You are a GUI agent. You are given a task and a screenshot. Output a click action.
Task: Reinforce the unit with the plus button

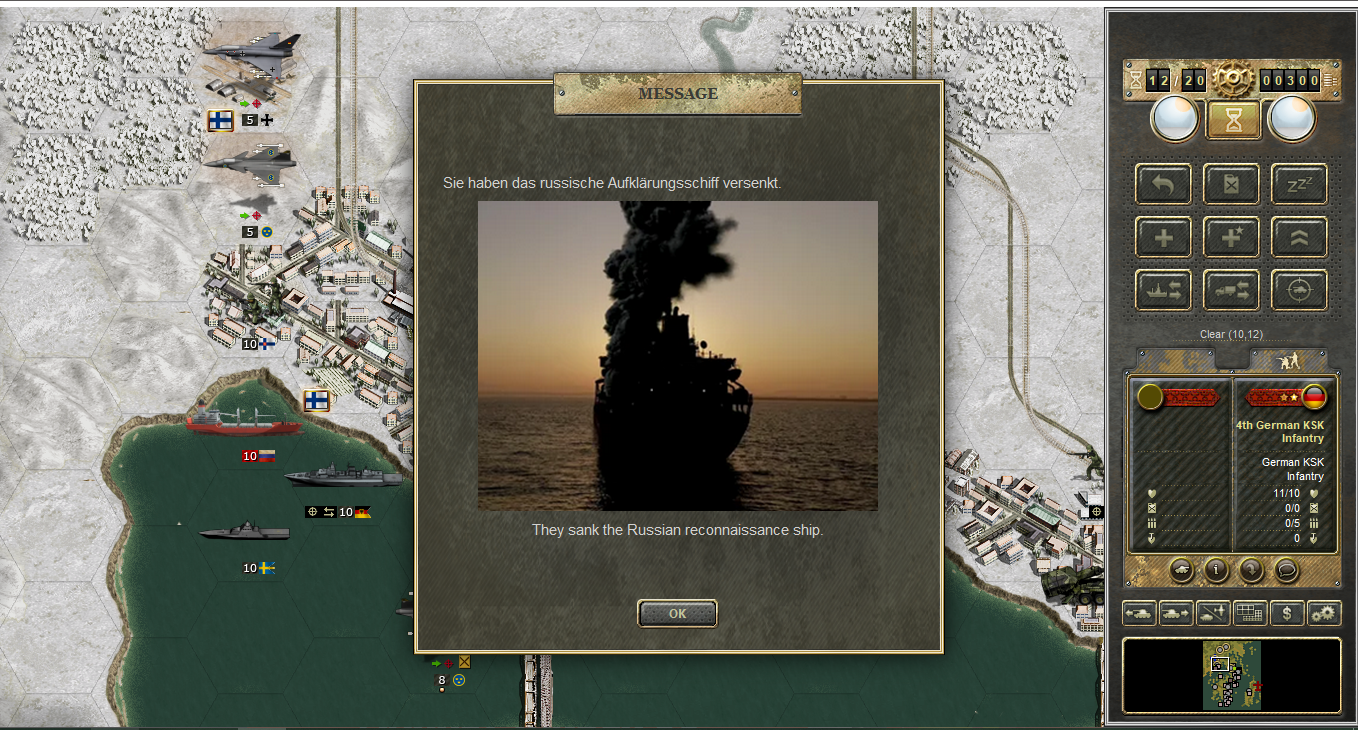tap(1163, 237)
